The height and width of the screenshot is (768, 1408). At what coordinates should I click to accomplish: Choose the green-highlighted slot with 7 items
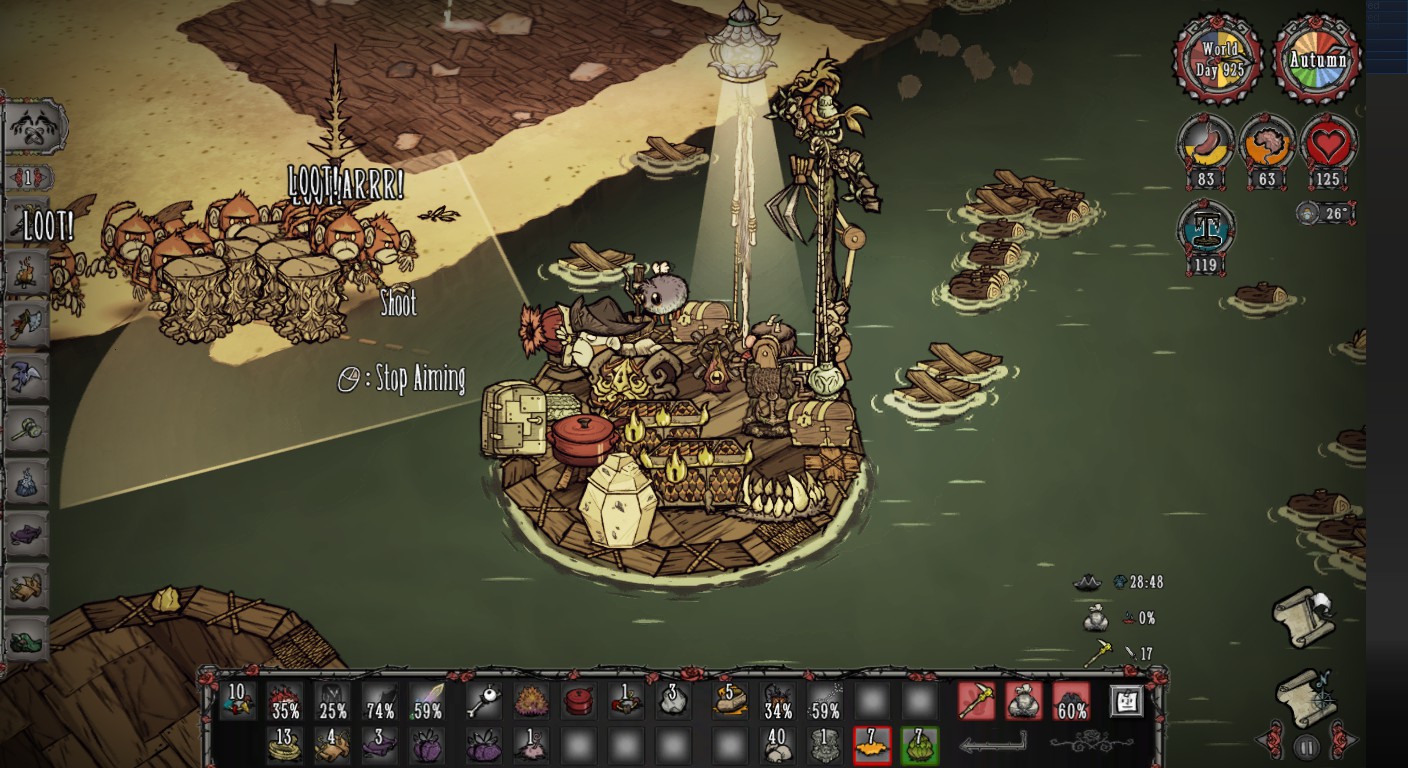click(x=919, y=745)
